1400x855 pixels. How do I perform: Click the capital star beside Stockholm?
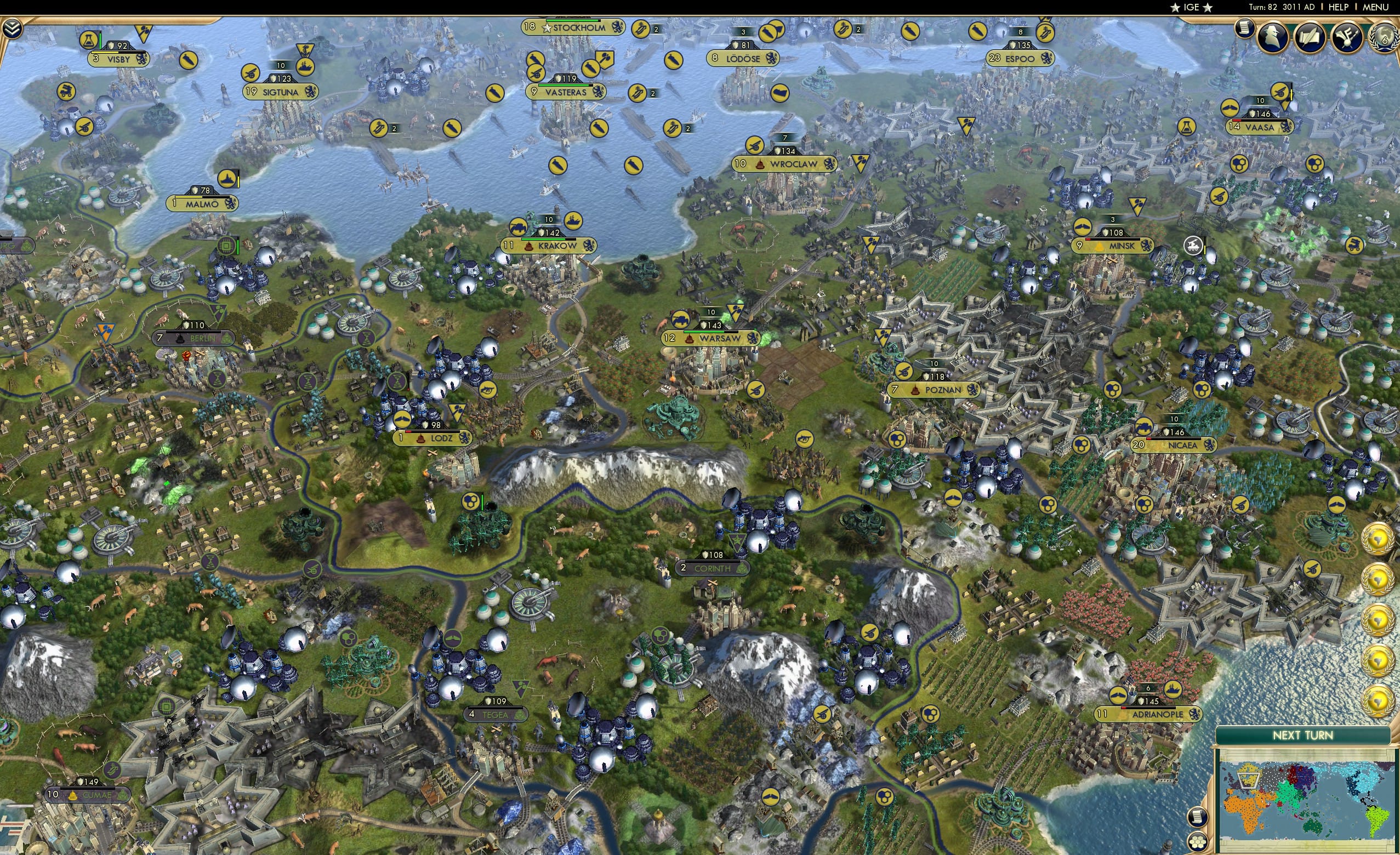point(547,29)
